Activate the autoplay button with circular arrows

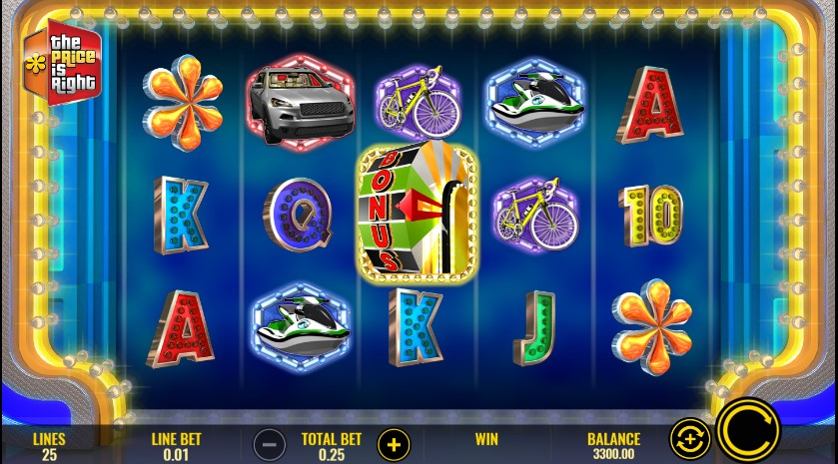click(x=690, y=437)
